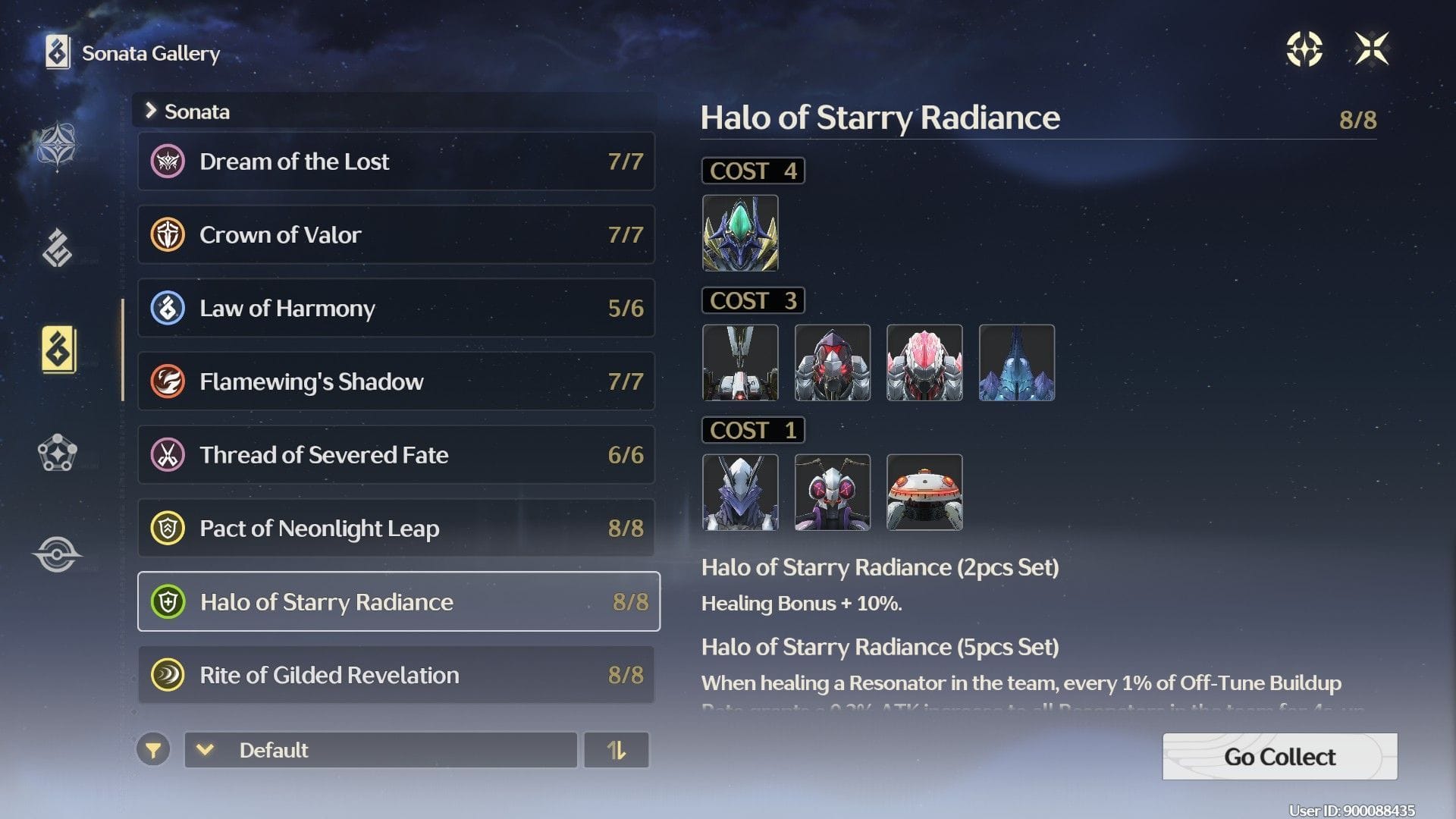Pick the Thread of Severed Fate sonata
Image resolution: width=1456 pixels, height=819 pixels.
click(396, 455)
